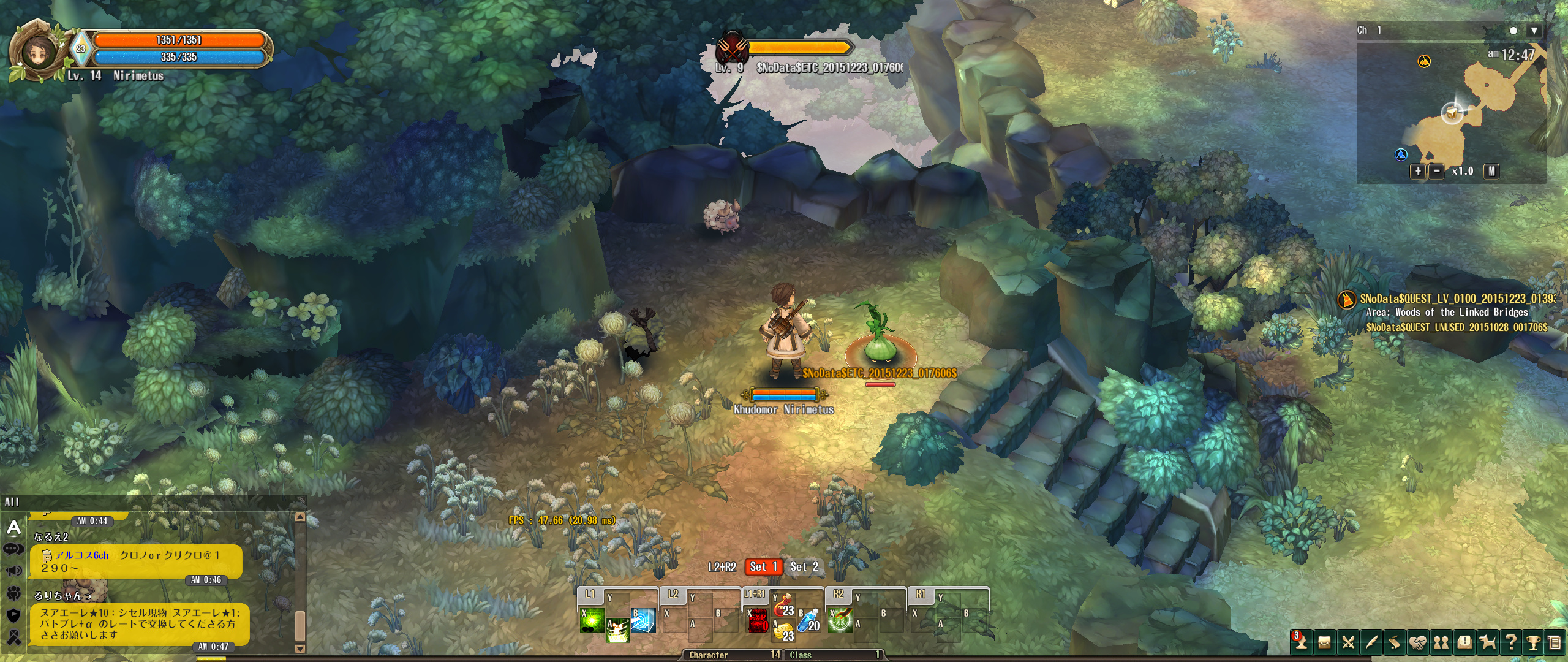Open the full map with M button
Screen dimensions: 1568x662
[1491, 171]
